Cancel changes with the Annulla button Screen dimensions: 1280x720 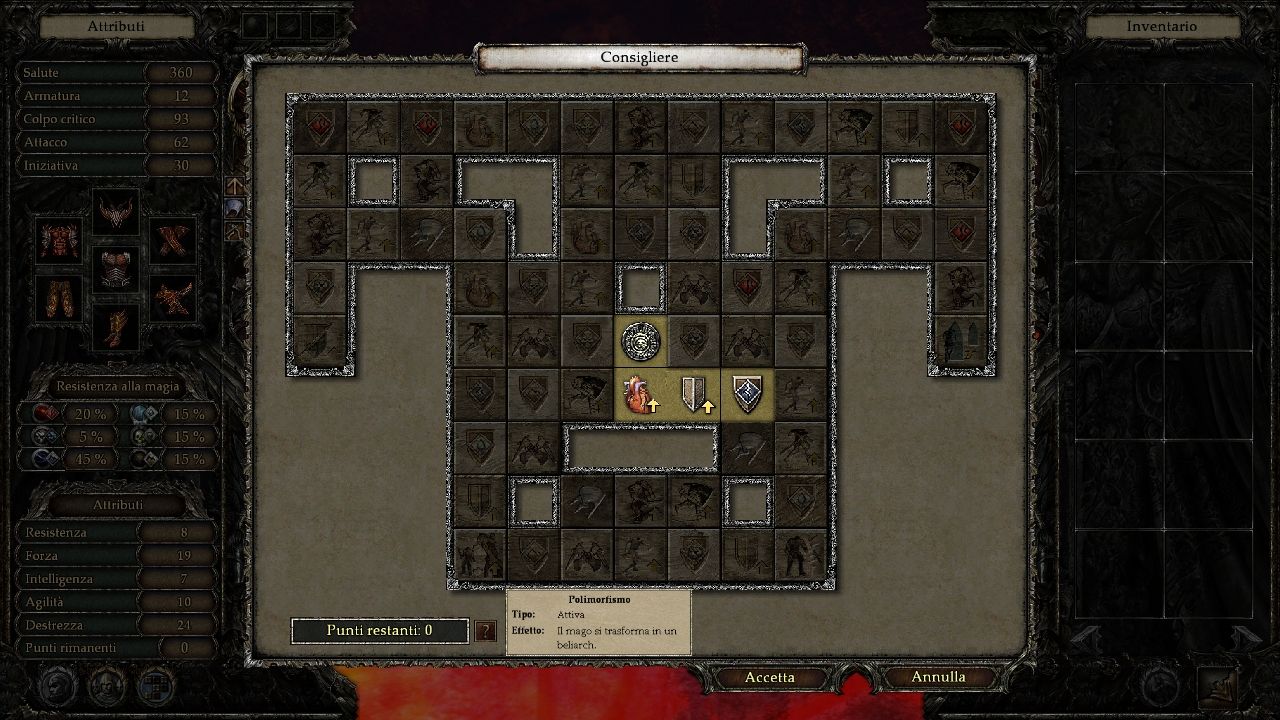pyautogui.click(x=938, y=677)
